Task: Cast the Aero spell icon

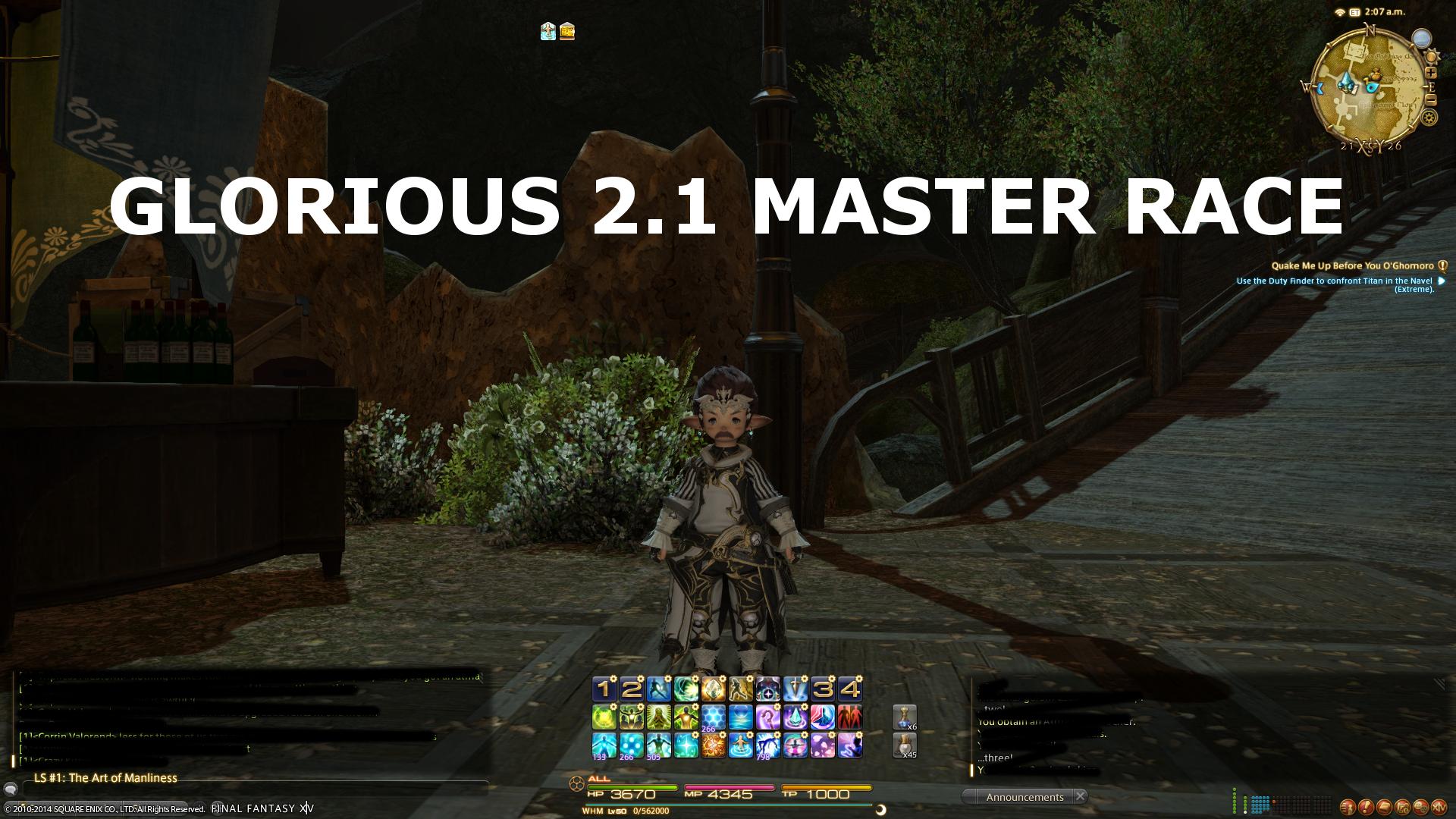Action: pos(687,689)
